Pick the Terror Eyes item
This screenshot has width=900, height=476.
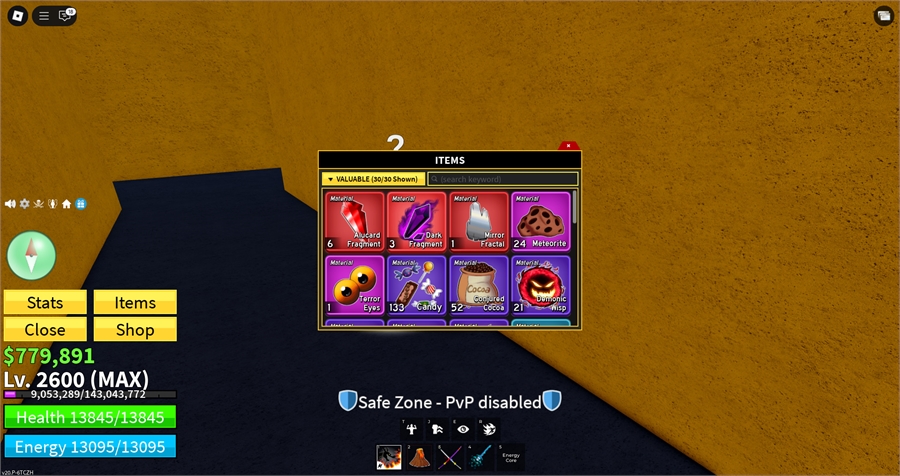354,285
